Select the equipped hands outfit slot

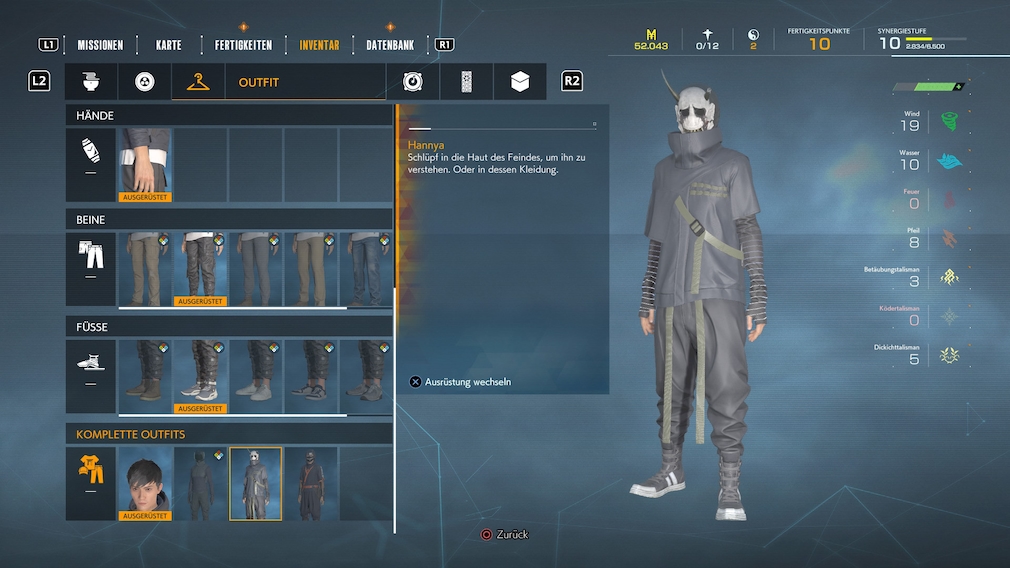(146, 164)
